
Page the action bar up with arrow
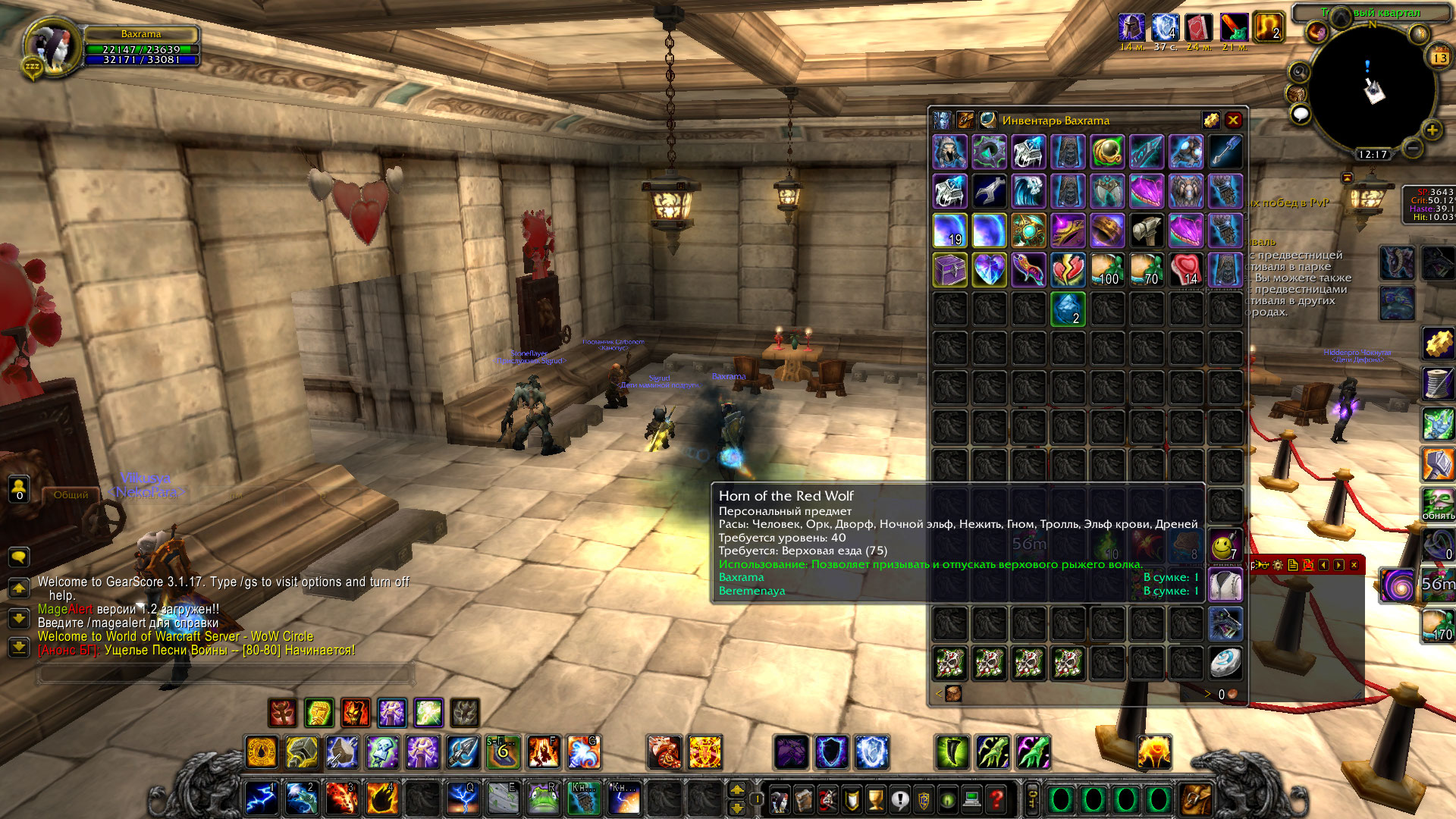[x=736, y=789]
